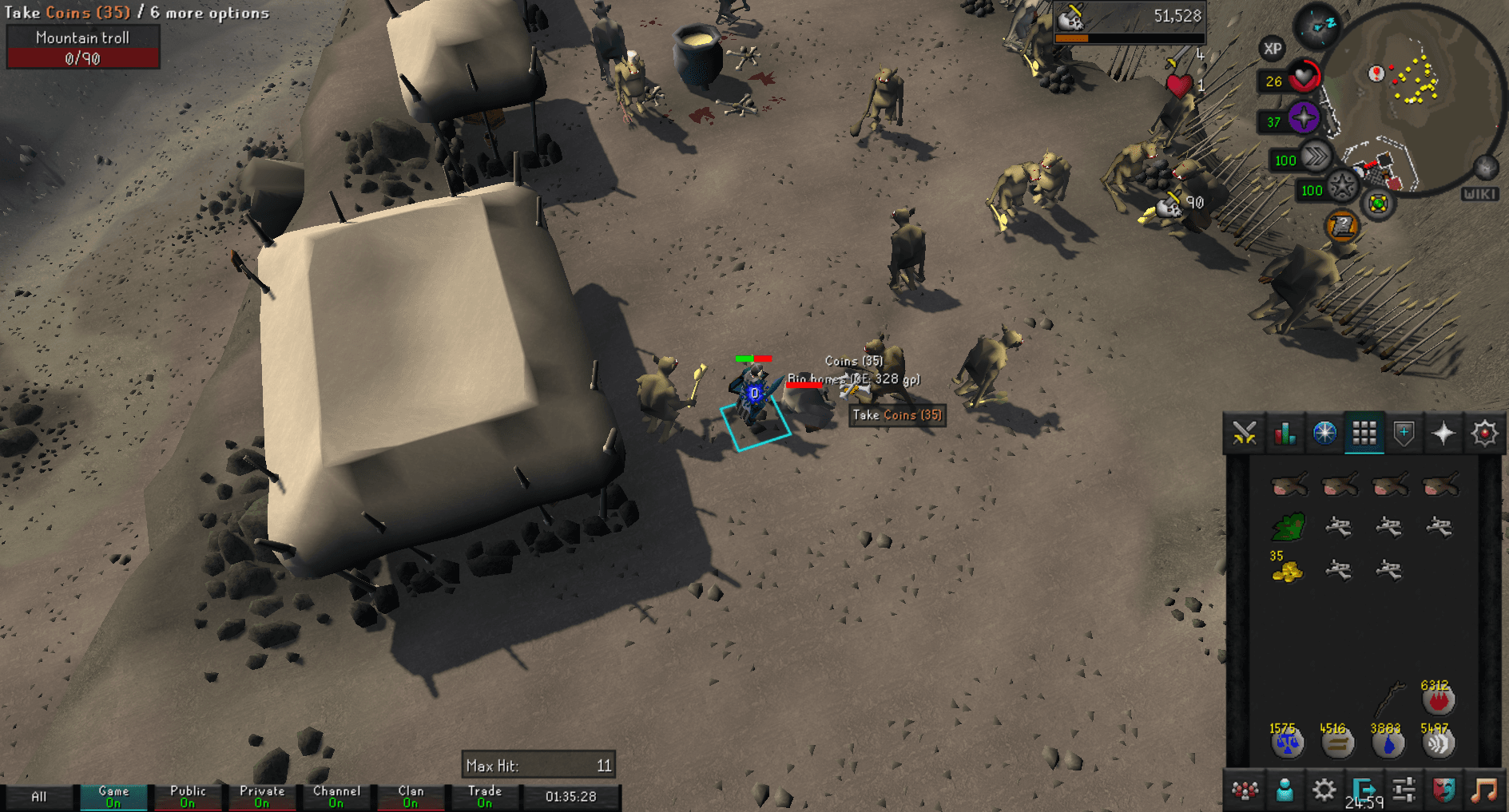
Task: Open the Combat Options tab
Action: (x=1244, y=433)
